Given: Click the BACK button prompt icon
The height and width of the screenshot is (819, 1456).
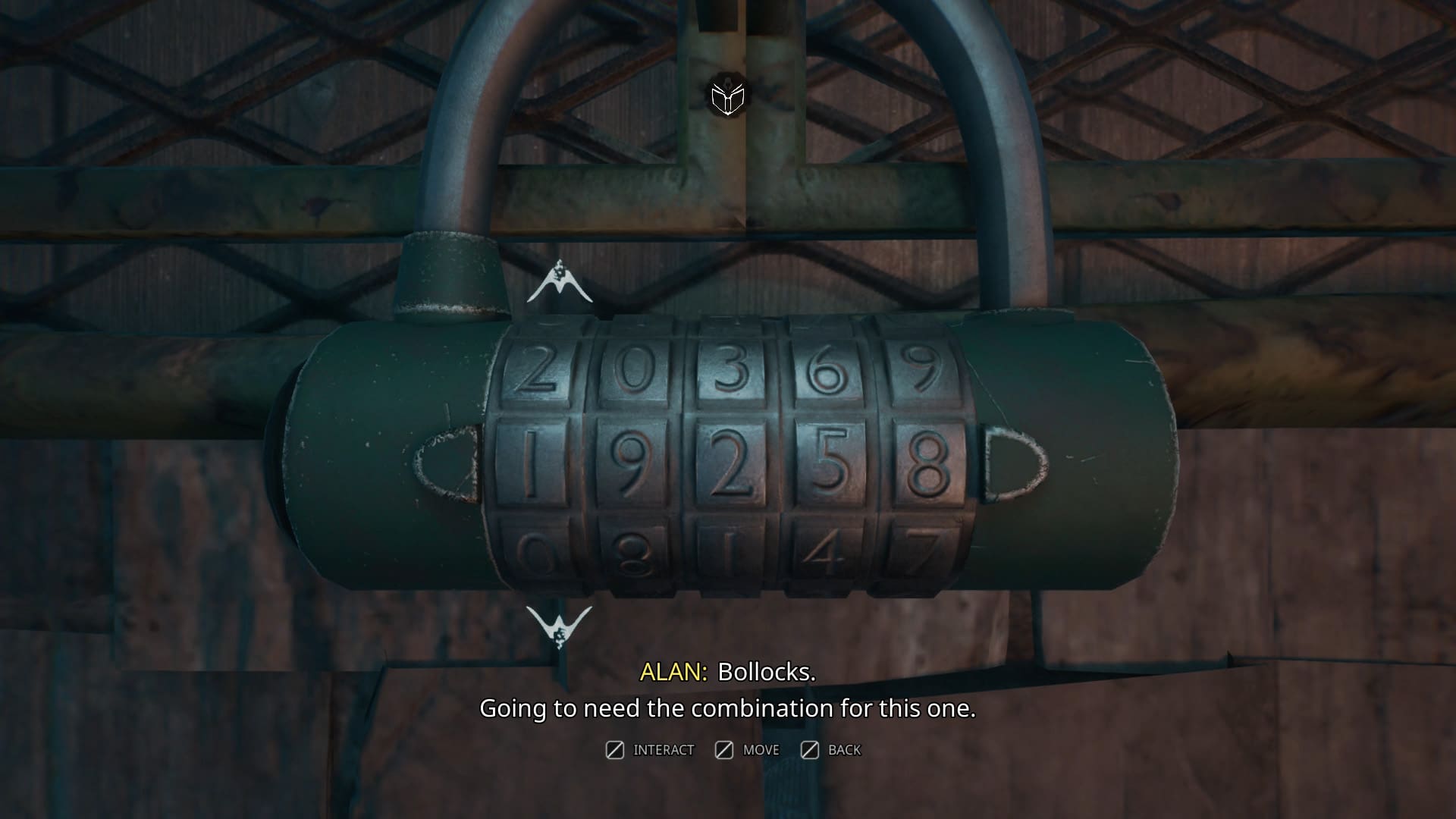Looking at the screenshot, I should 811,750.
